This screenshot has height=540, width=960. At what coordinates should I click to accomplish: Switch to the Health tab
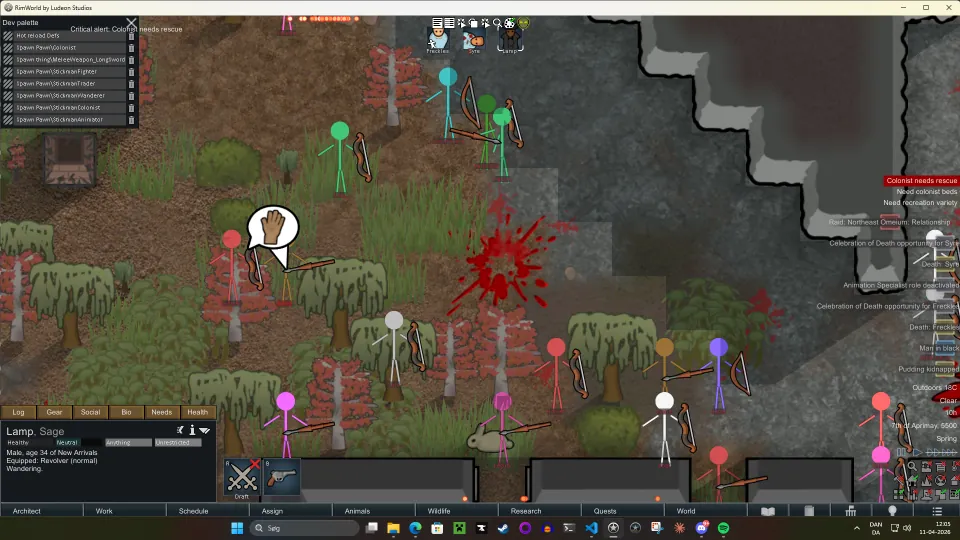pyautogui.click(x=197, y=412)
